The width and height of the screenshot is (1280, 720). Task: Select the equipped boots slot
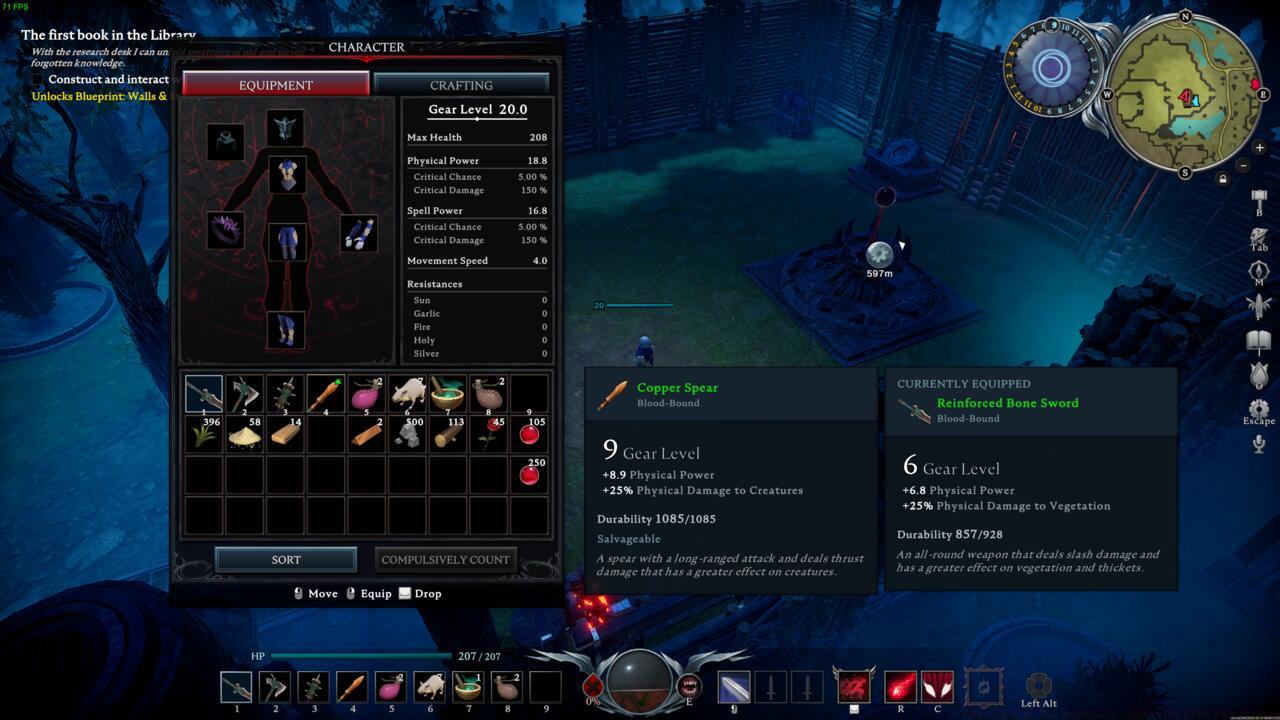(286, 330)
